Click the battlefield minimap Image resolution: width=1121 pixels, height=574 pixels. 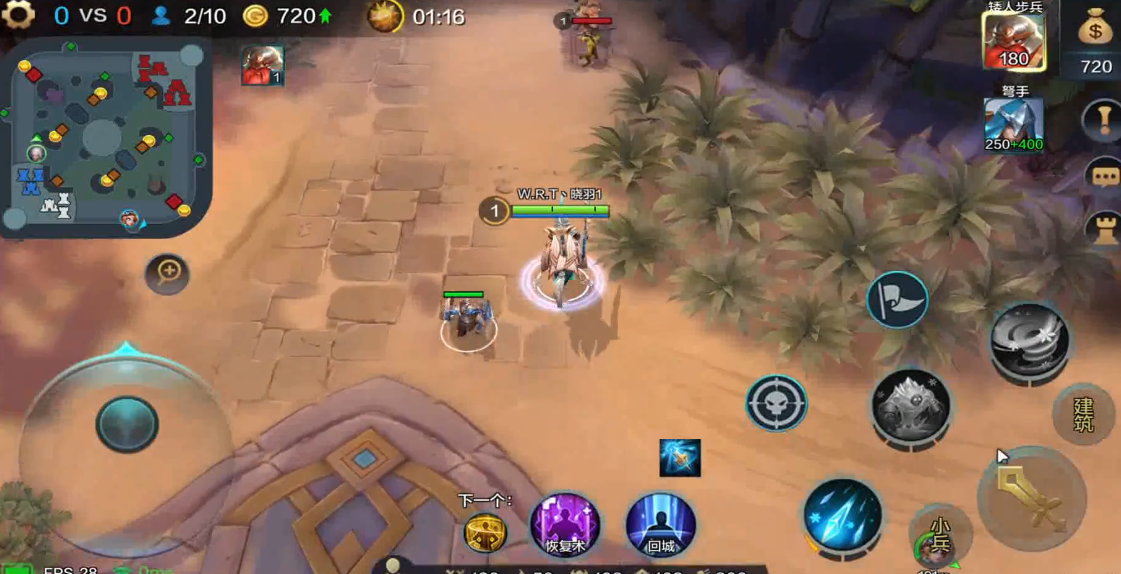(x=107, y=135)
